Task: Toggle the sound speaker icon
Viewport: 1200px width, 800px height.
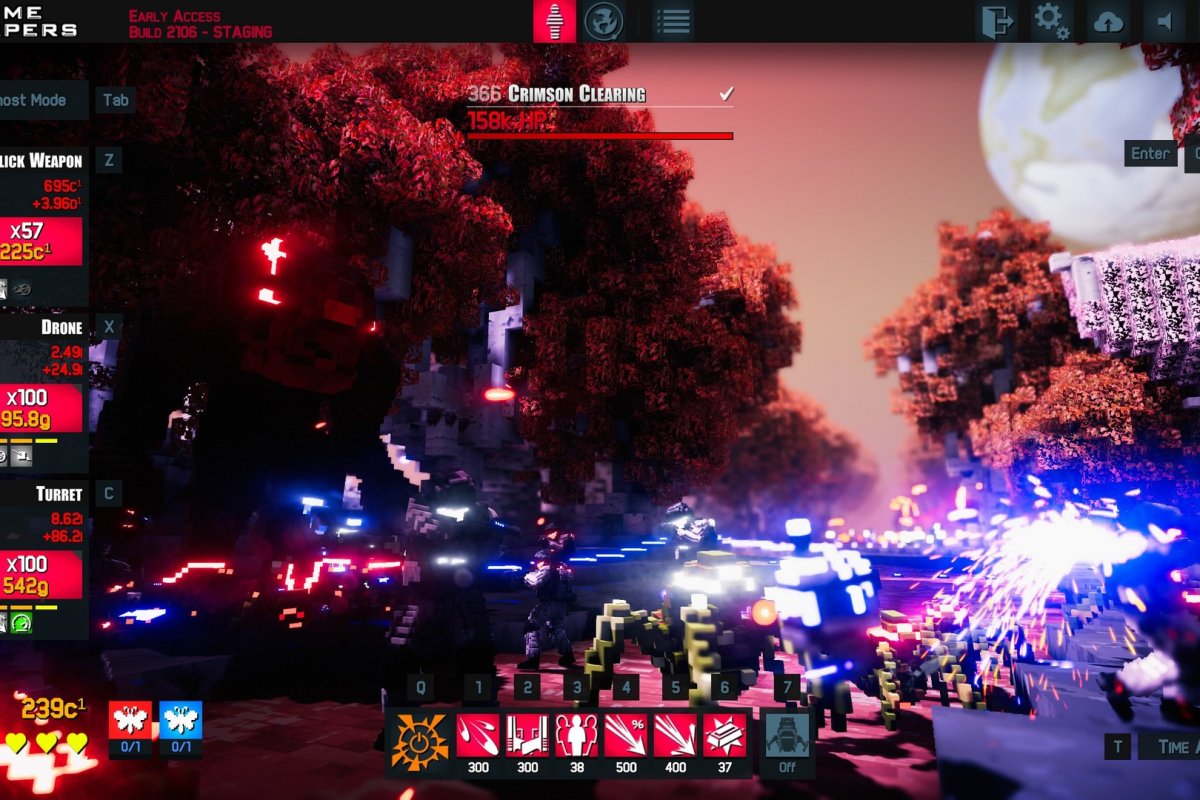Action: tap(1164, 21)
